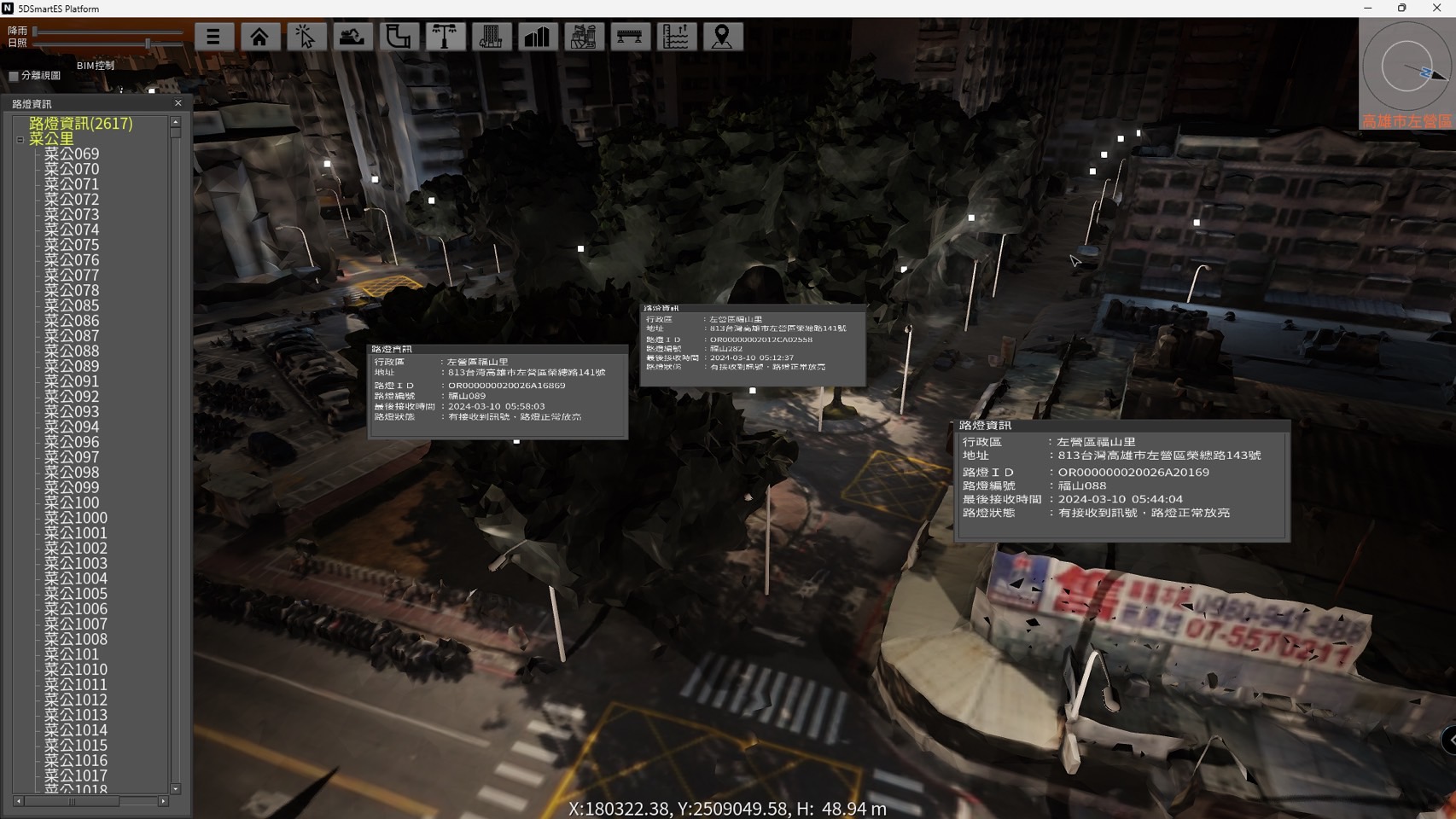Open the street lamp toolbar icon
Viewport: 1456px width, 819px height.
click(x=445, y=37)
